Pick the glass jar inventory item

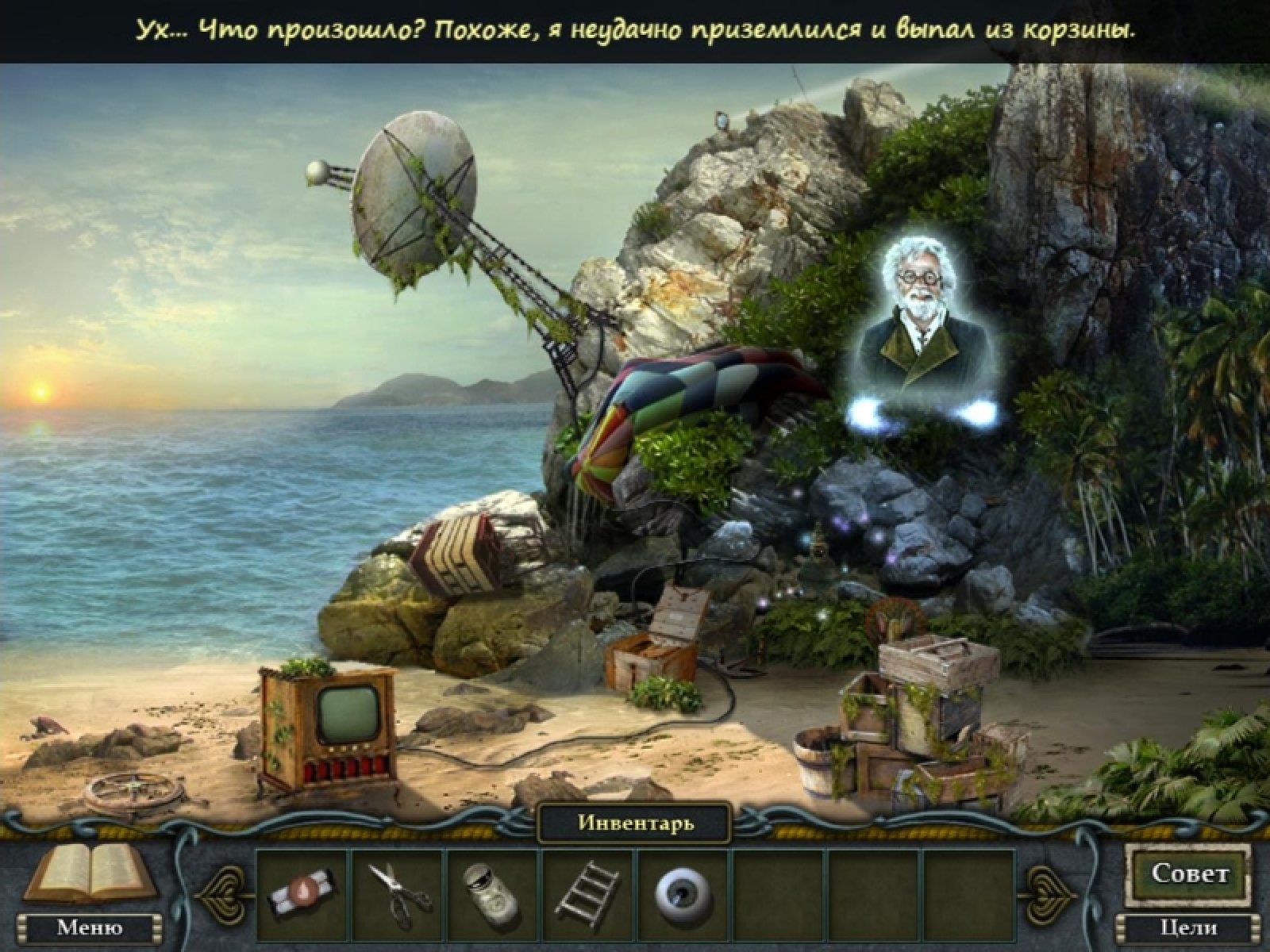[x=491, y=889]
